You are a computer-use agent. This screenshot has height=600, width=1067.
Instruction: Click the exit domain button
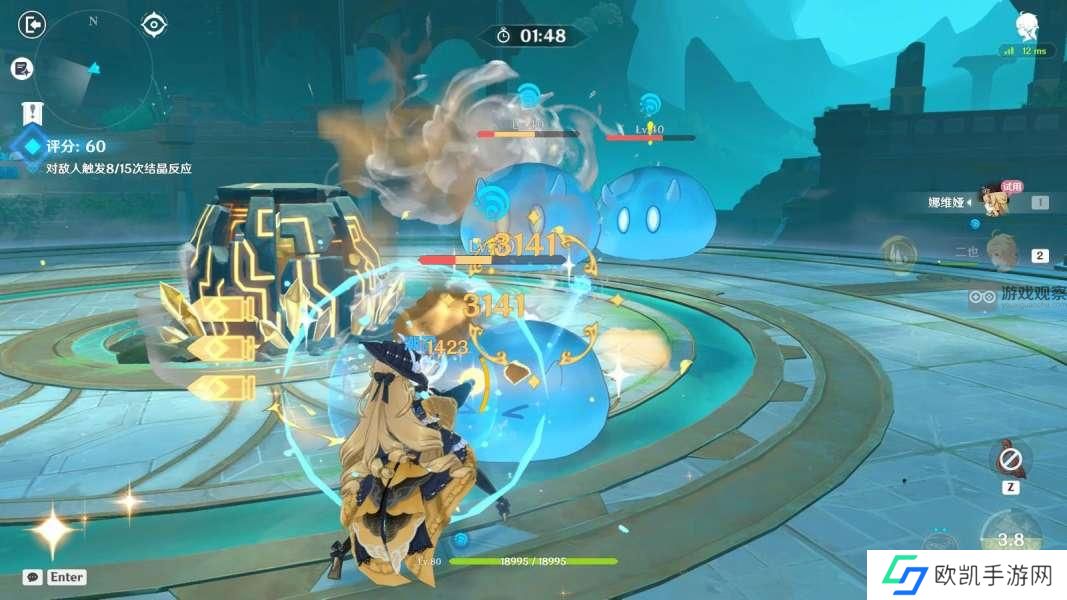pos(33,24)
